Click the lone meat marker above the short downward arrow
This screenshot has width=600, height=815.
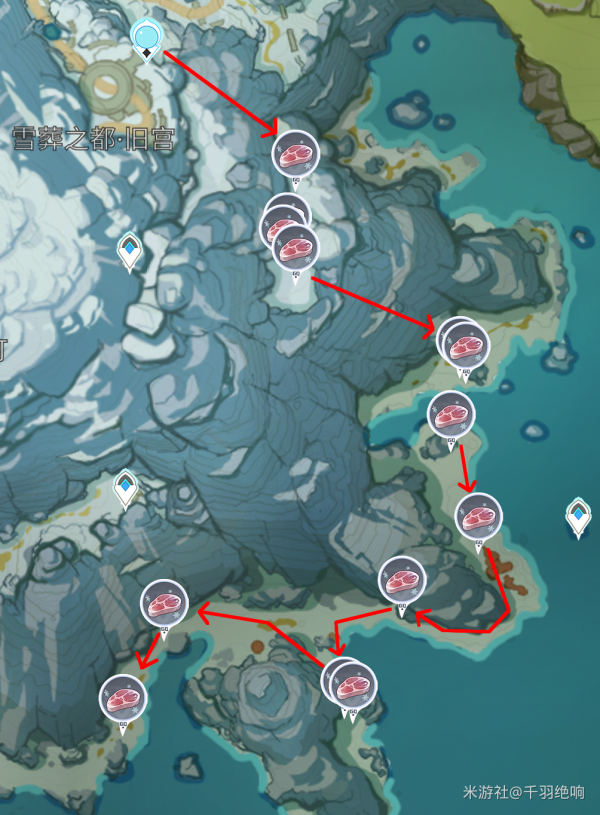click(450, 414)
